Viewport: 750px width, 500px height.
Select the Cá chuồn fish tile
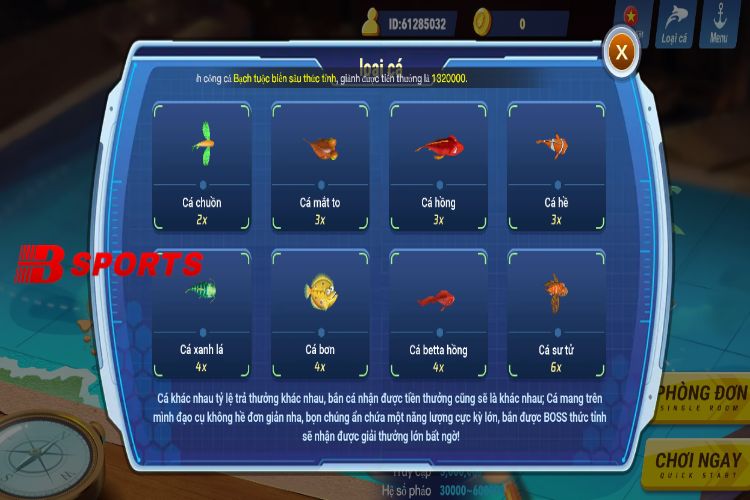pos(201,166)
